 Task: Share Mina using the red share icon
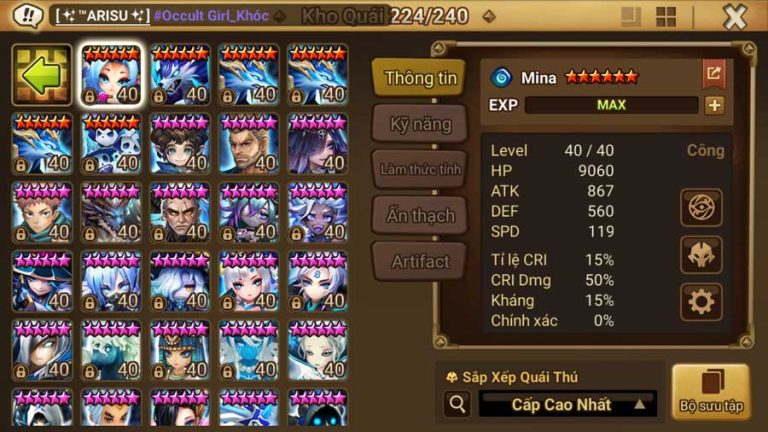click(713, 73)
